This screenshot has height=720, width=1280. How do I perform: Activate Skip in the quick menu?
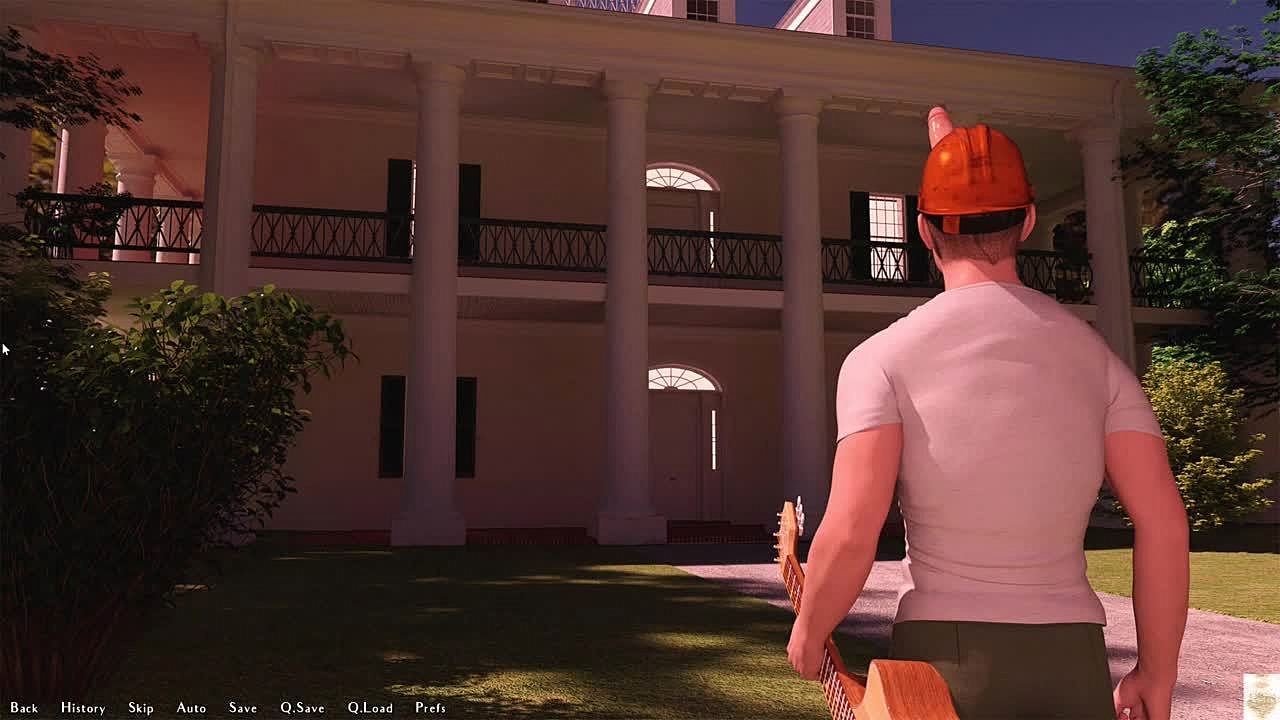[141, 708]
